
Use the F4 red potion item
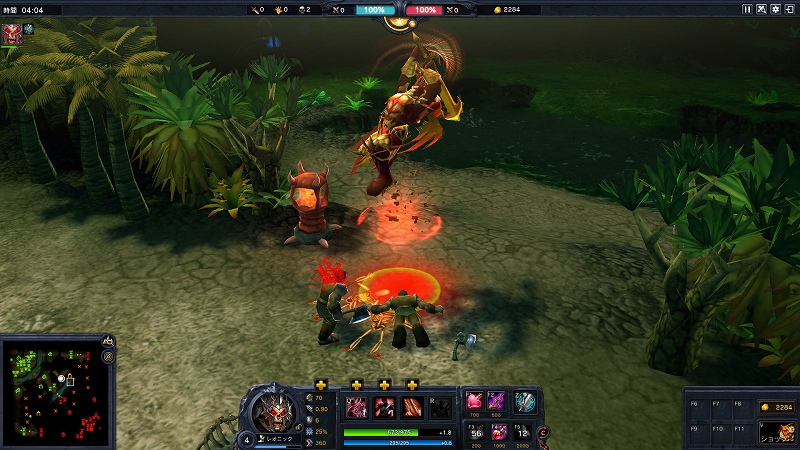499,432
